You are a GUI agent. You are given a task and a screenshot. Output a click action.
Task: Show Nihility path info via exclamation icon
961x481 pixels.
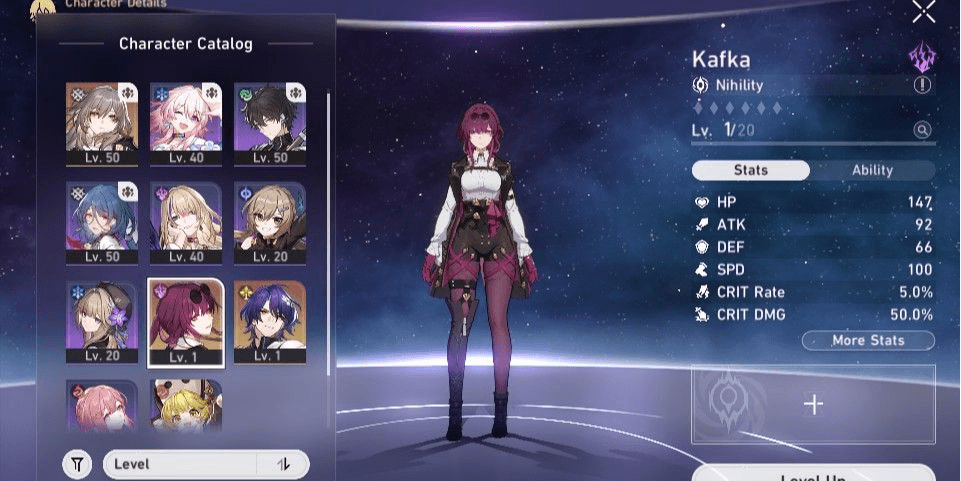[922, 85]
